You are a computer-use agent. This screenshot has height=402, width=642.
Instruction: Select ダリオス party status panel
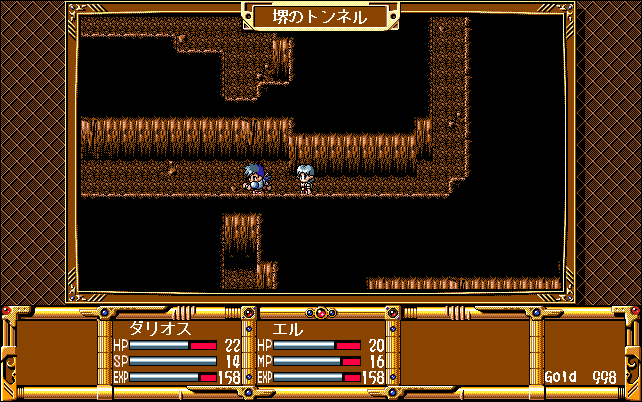pos(177,352)
